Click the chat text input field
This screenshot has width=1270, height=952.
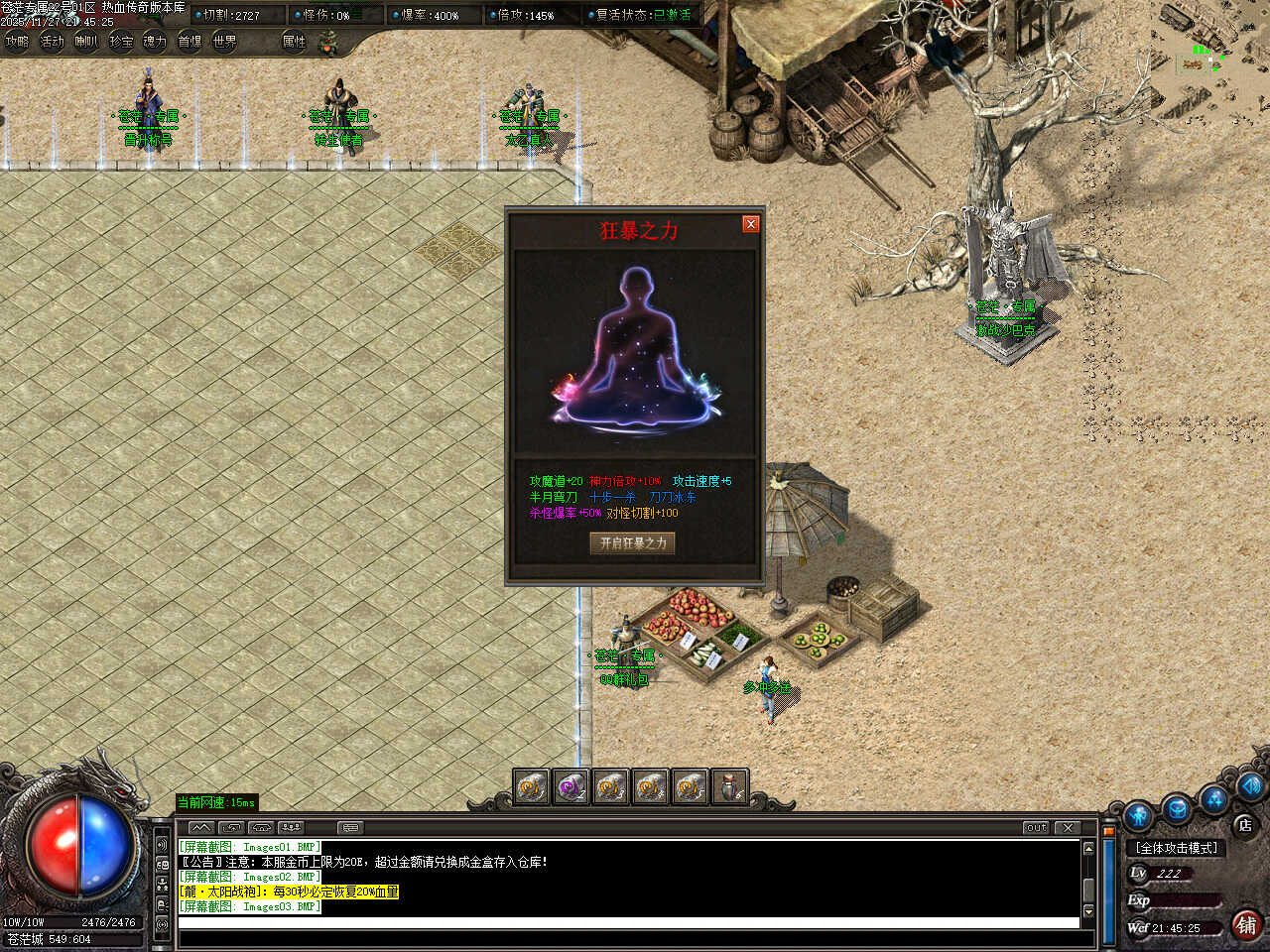pos(627,923)
